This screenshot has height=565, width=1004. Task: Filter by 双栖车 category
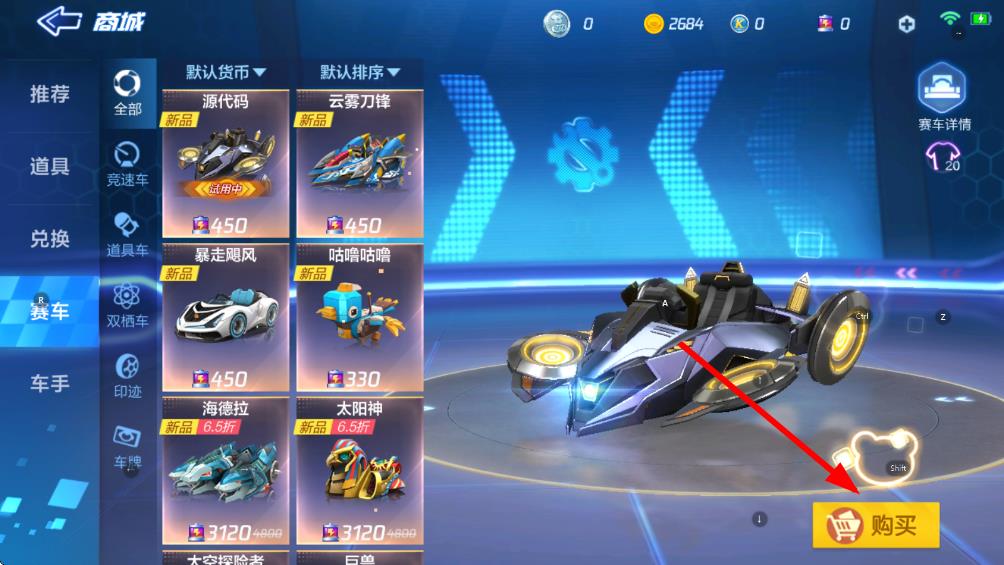[x=128, y=305]
